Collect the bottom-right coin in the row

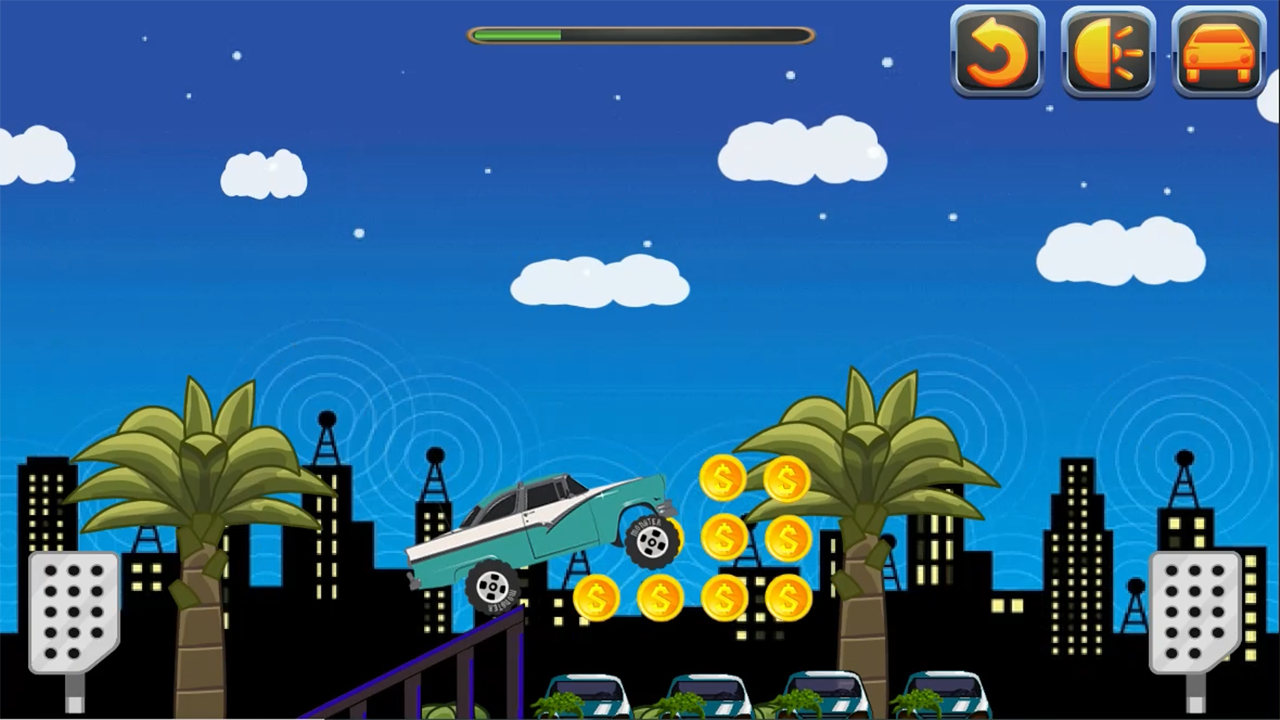coord(790,598)
